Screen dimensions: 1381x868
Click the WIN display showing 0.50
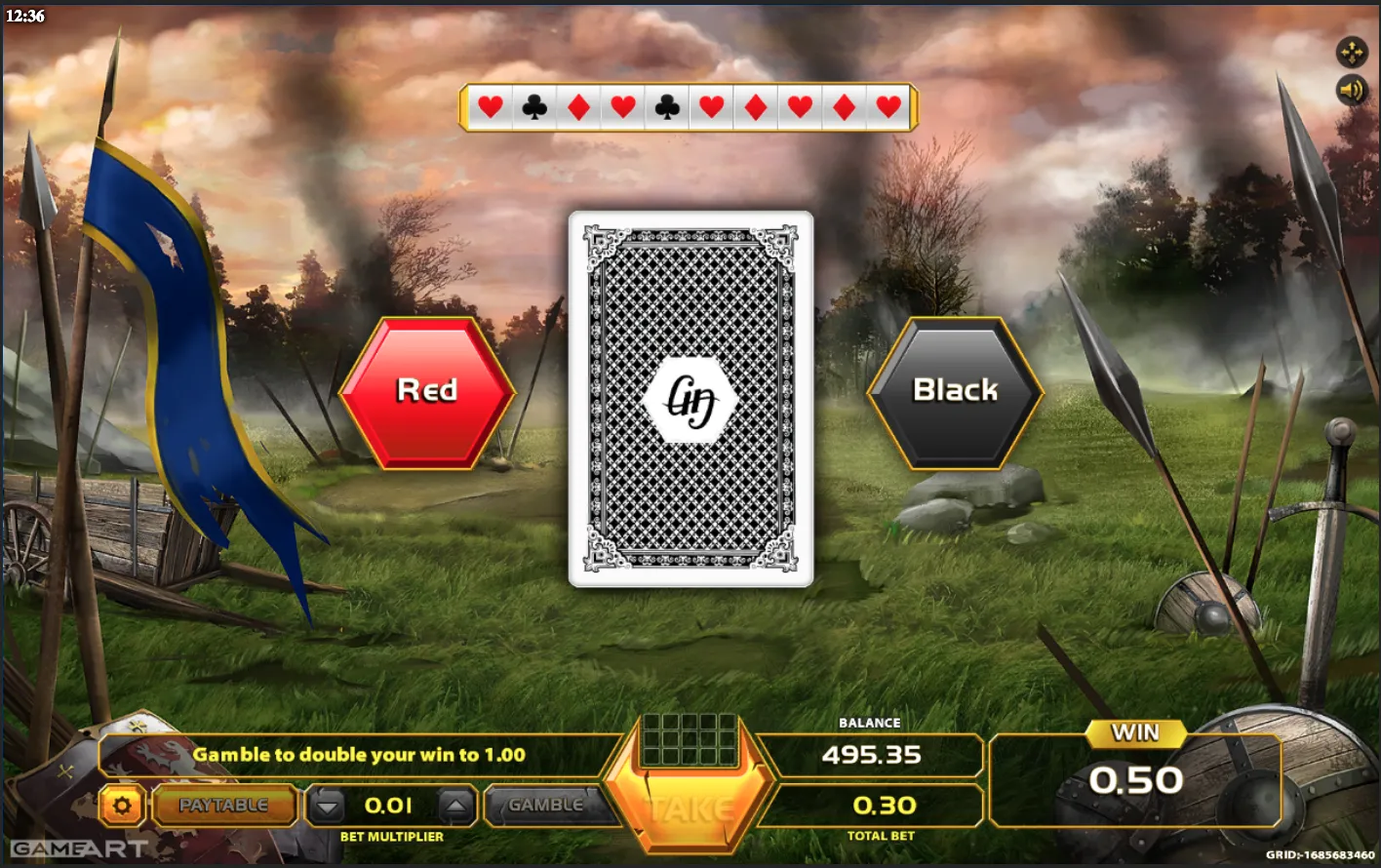click(1137, 780)
